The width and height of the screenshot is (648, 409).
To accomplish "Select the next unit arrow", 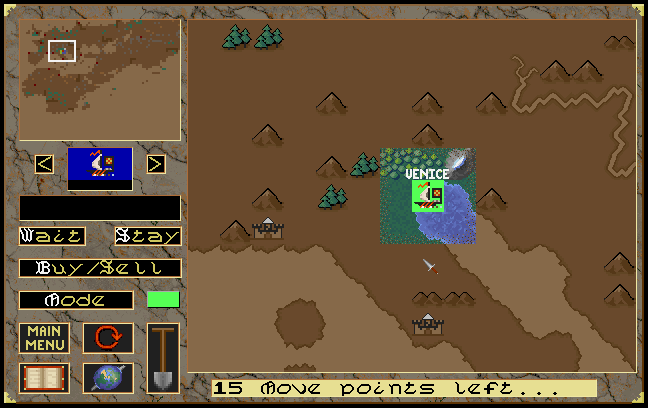I will pyautogui.click(x=156, y=163).
